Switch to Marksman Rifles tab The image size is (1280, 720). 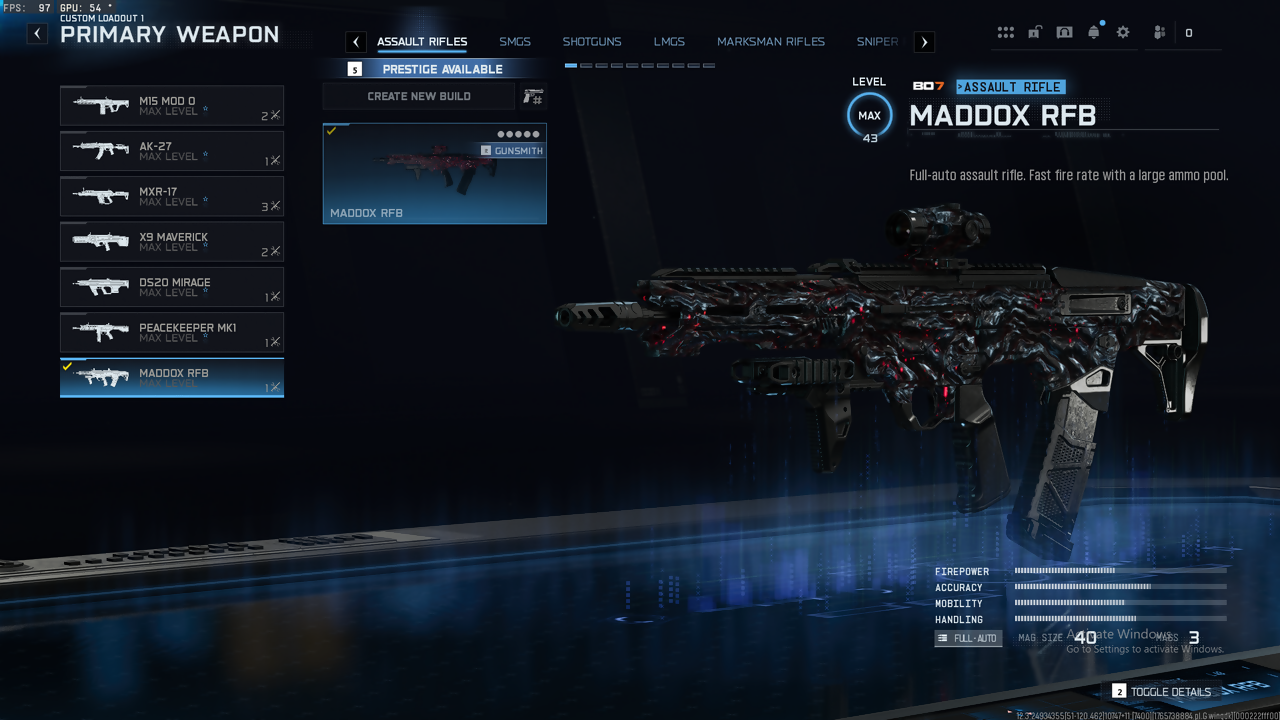point(770,42)
